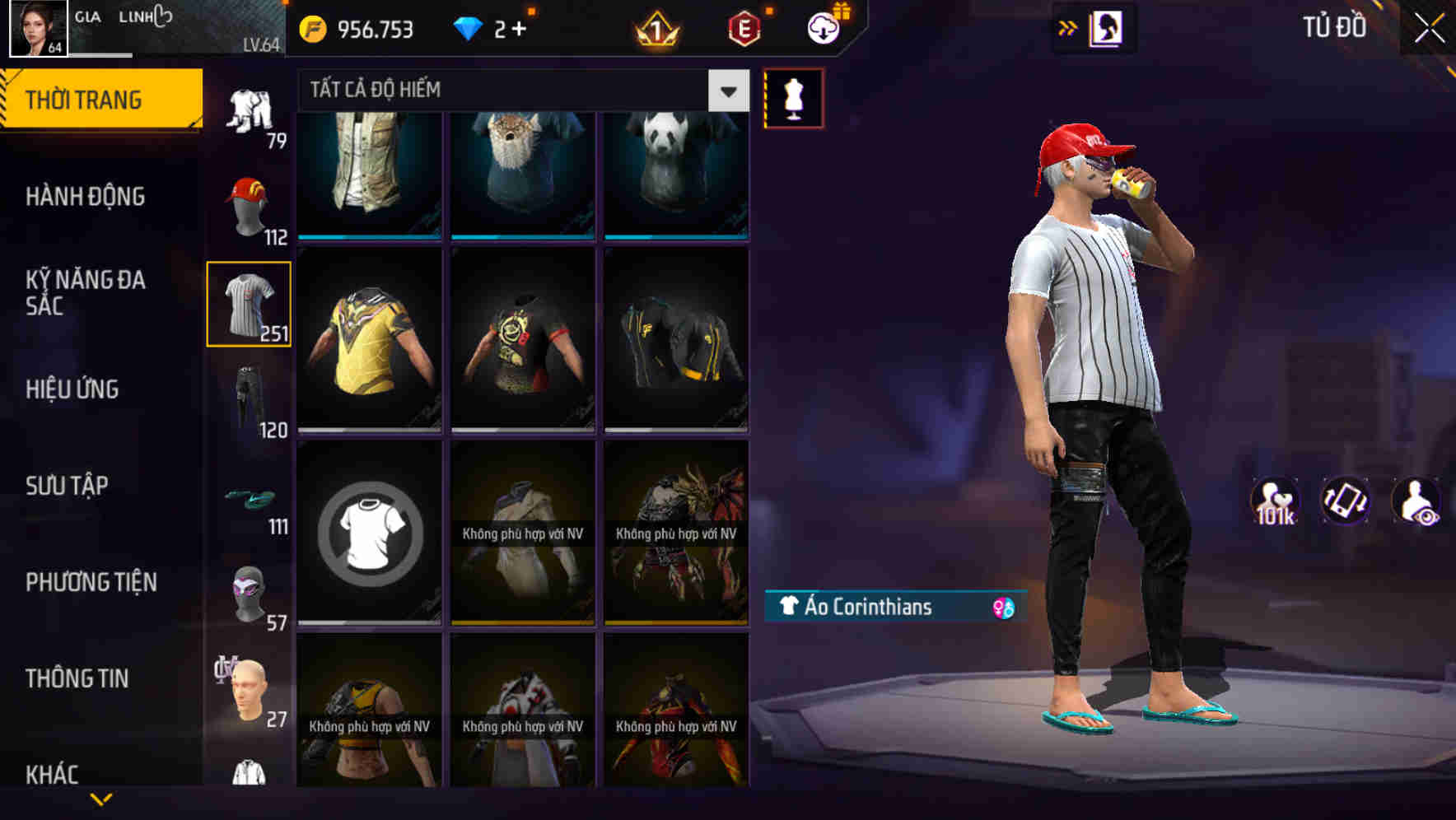
Task: Toggle the fast-forward arrows icon near top right
Action: click(1068, 27)
